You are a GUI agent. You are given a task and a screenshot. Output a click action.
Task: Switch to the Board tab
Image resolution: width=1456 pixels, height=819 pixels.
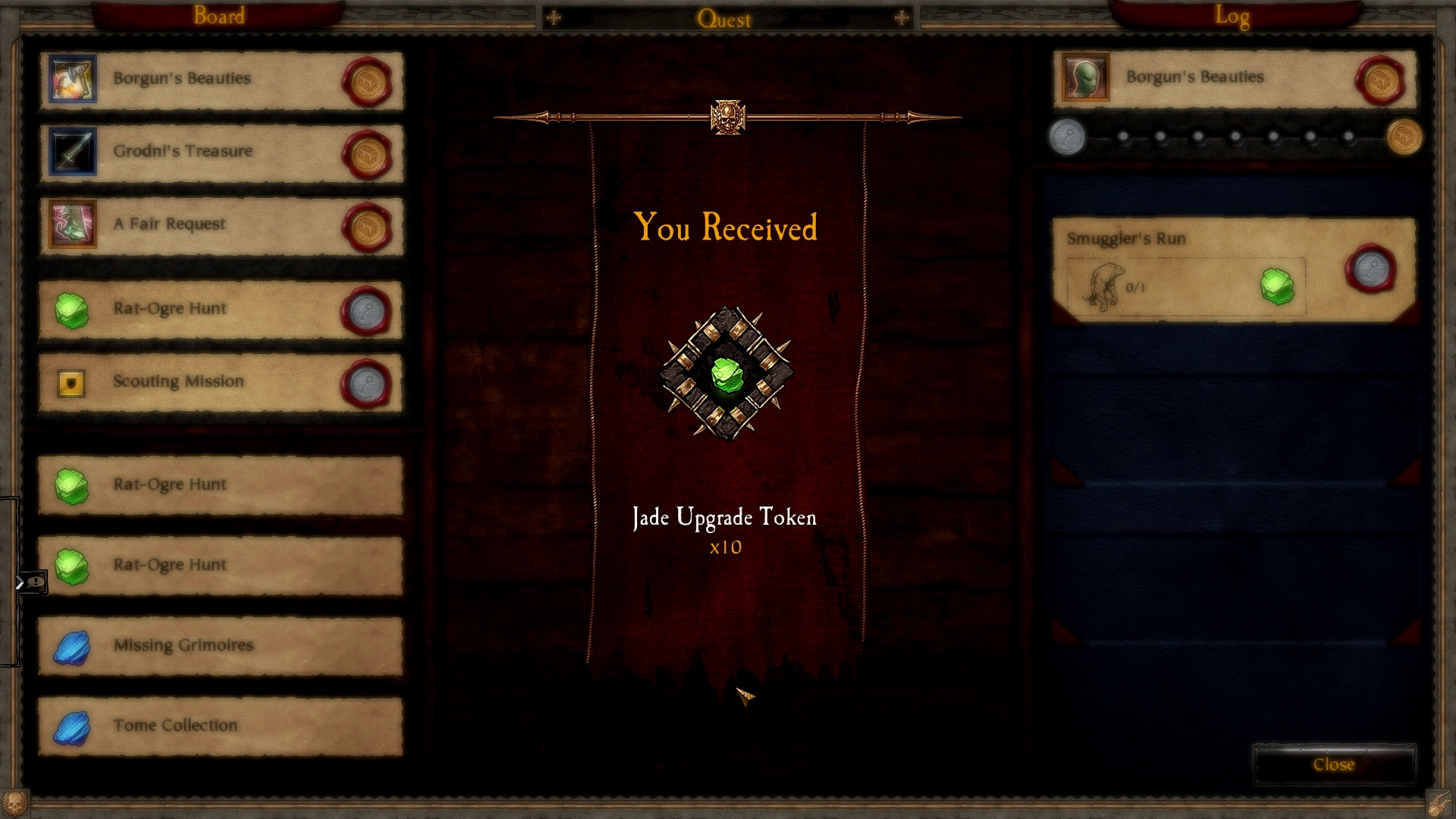[219, 14]
